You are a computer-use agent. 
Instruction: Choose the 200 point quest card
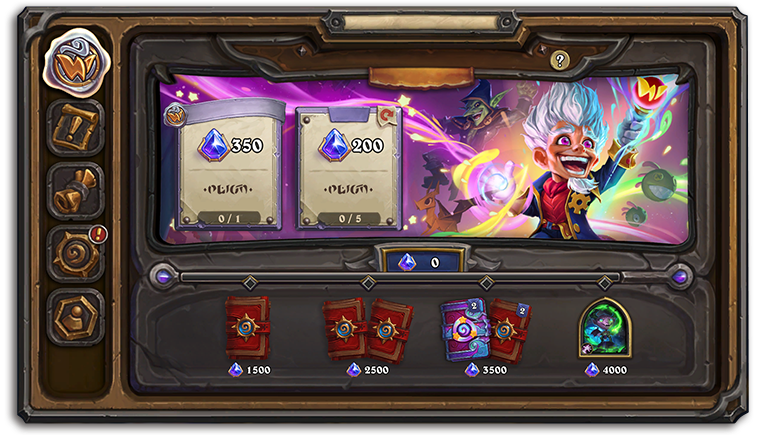341,165
